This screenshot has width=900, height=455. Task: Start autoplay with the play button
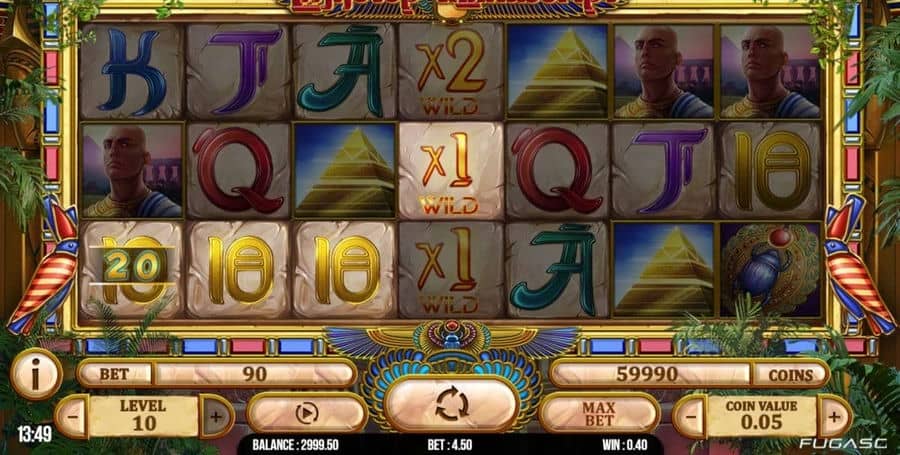307,412
